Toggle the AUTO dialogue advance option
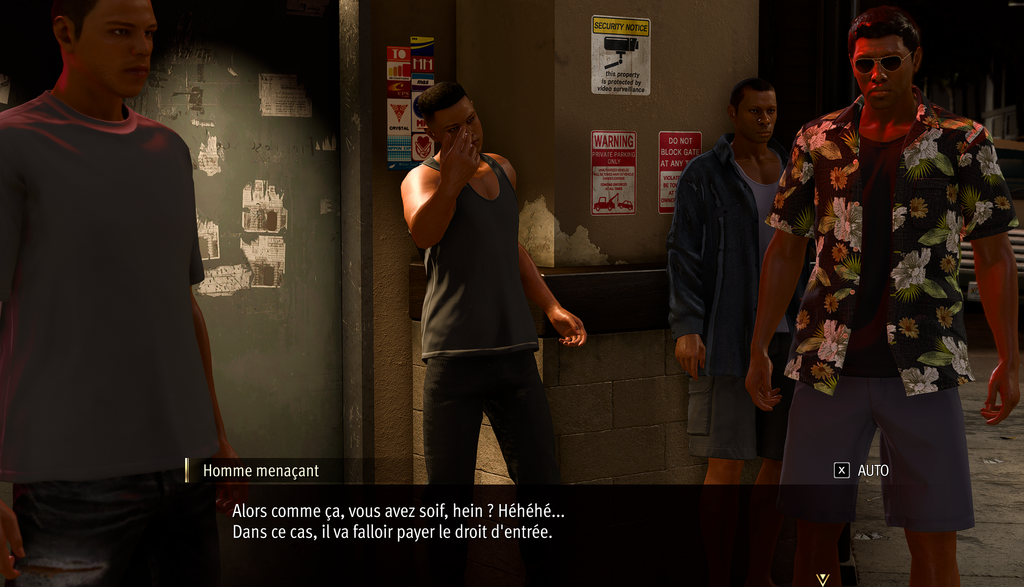 [861, 470]
